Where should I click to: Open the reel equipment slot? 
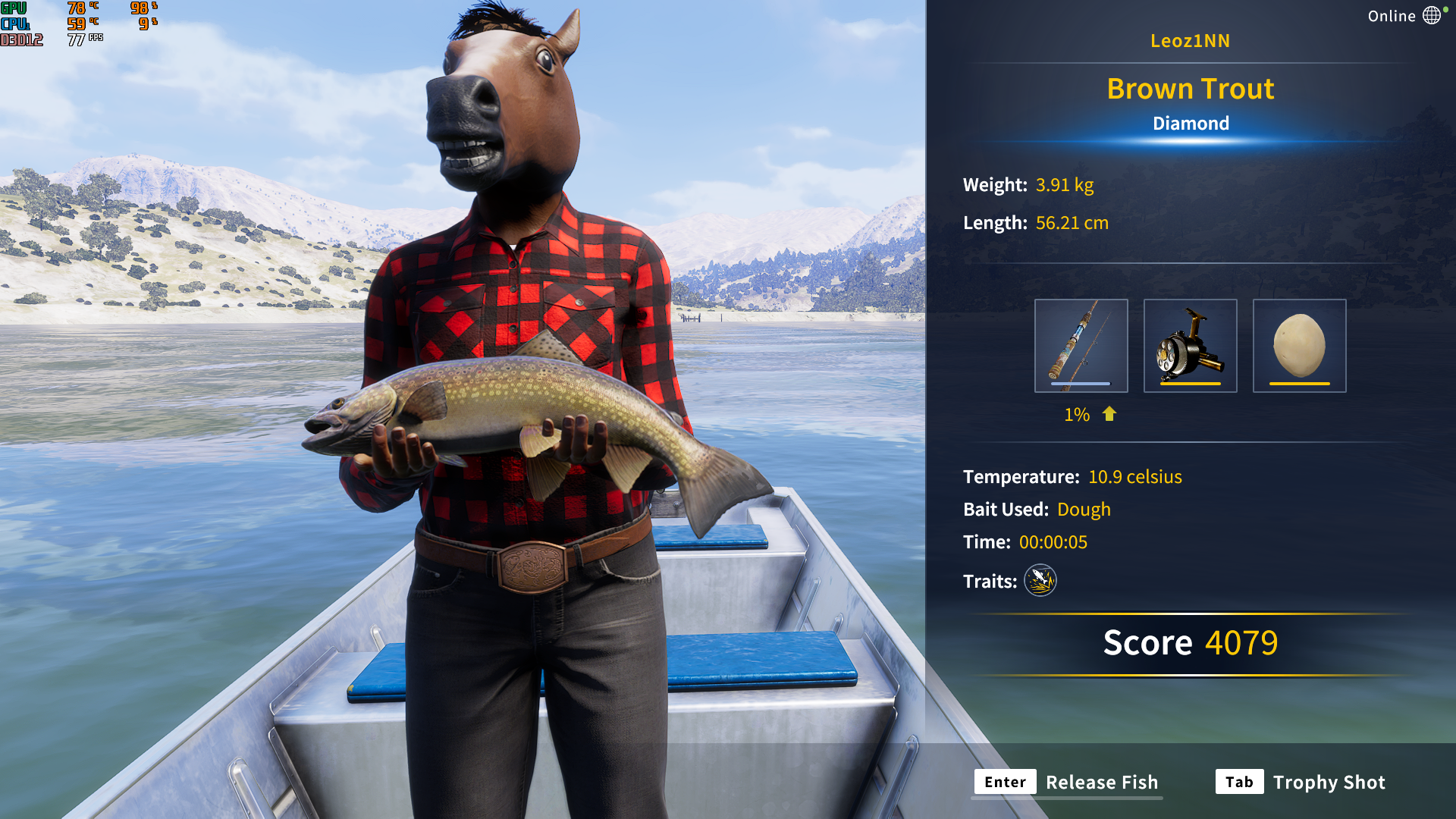tap(1190, 345)
